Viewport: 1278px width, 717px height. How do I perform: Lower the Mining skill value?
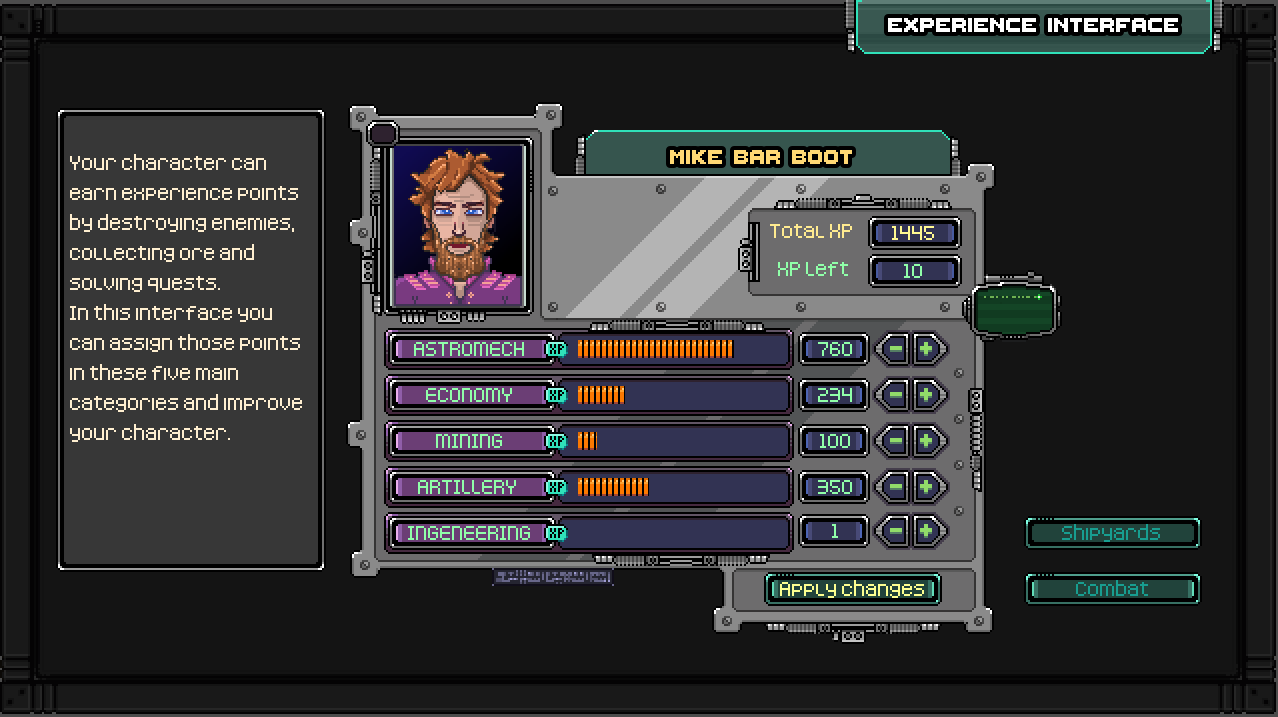pyautogui.click(x=895, y=441)
